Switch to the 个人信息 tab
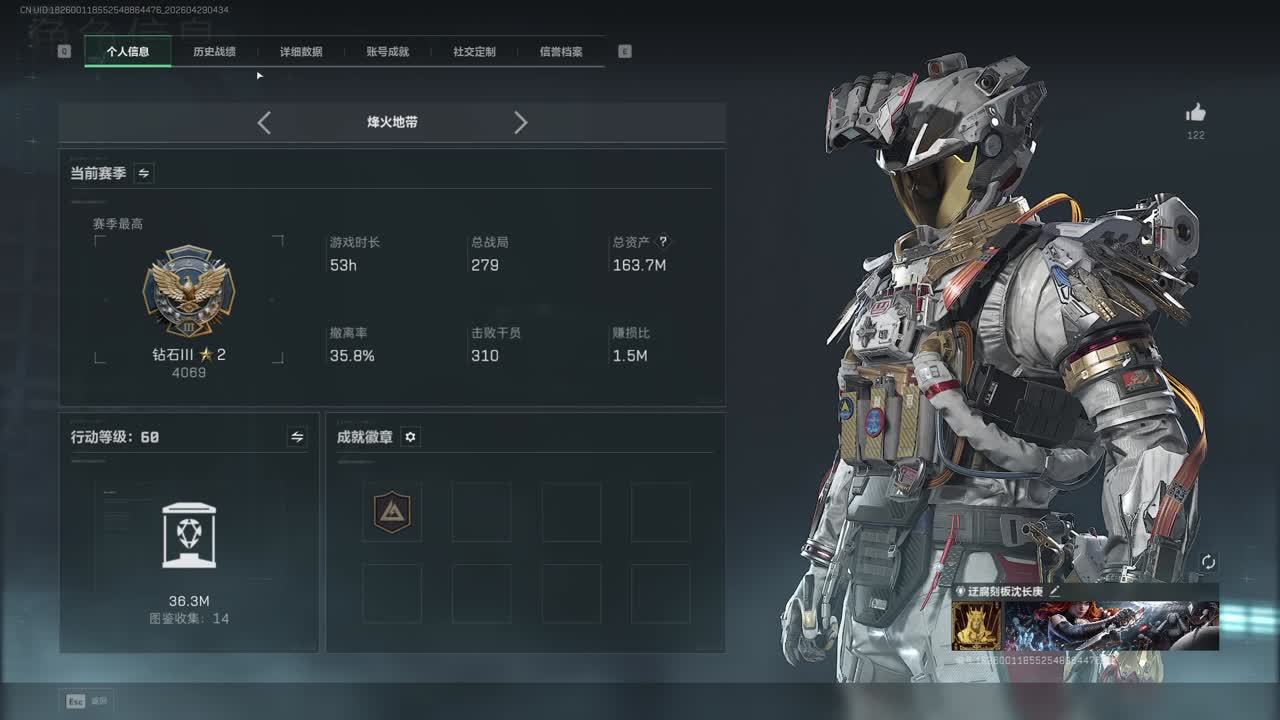This screenshot has height=720, width=1280. pyautogui.click(x=128, y=51)
